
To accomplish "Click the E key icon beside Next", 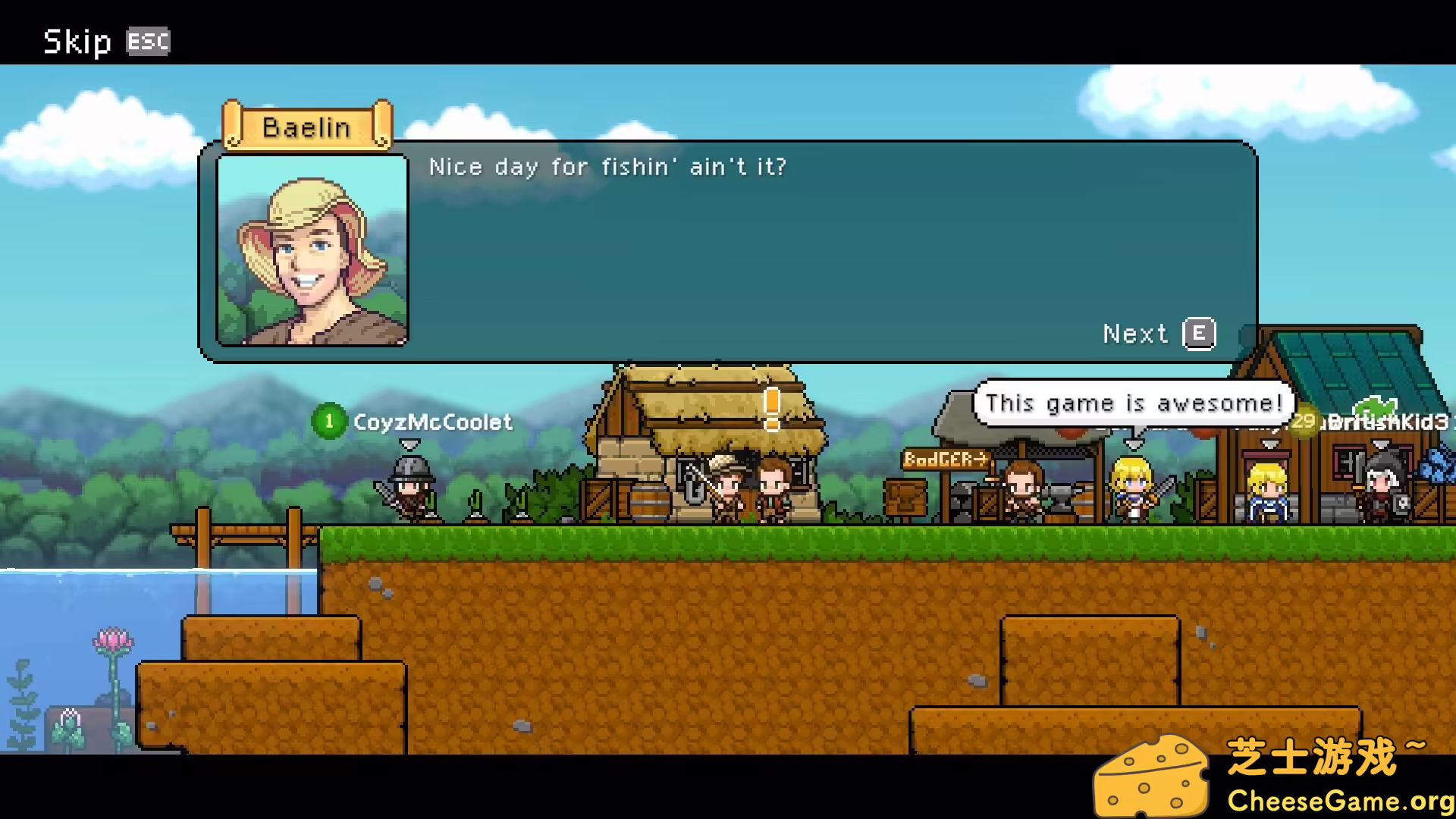I will click(1198, 334).
